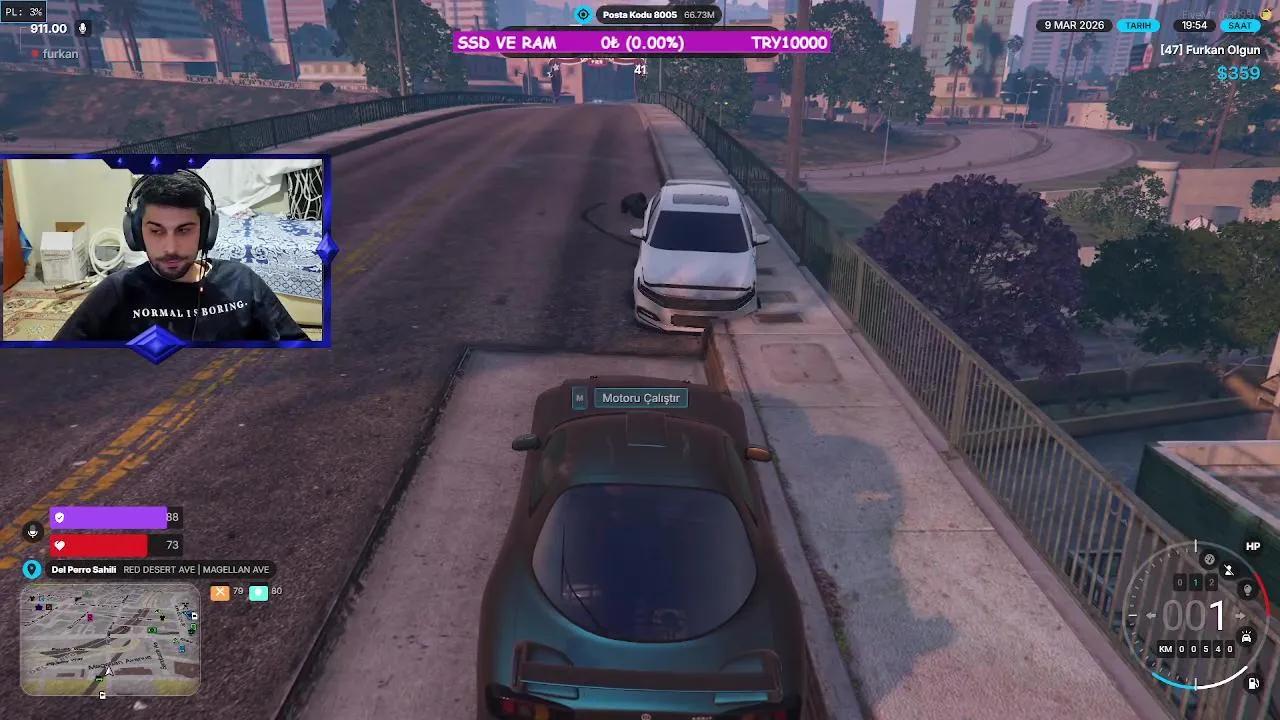Screen dimensions: 1280x720
Task: Click the seatbelt icon on the vehicle HUD
Action: 1228,569
